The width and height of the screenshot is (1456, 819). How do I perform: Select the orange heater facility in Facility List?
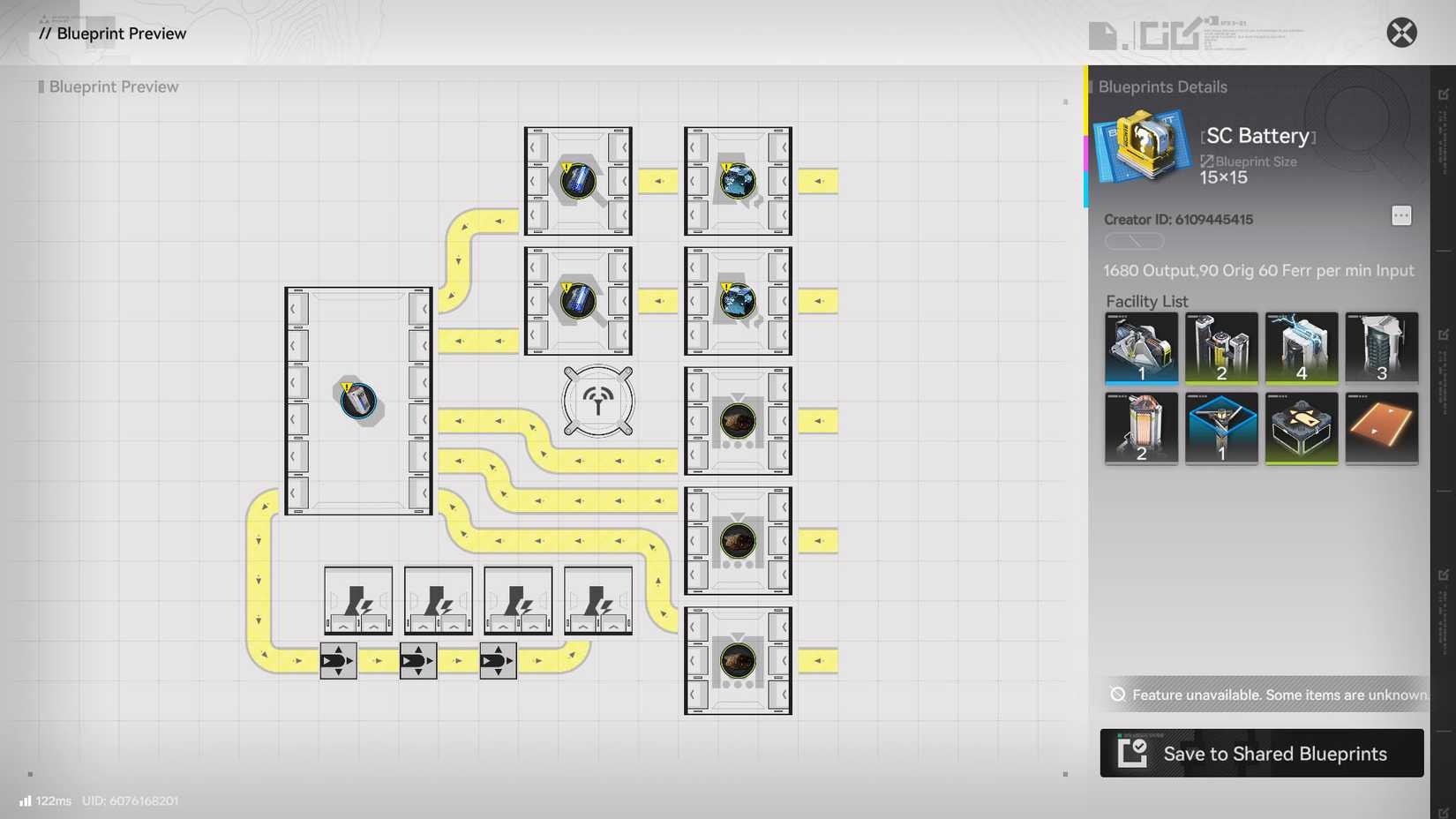(1141, 429)
